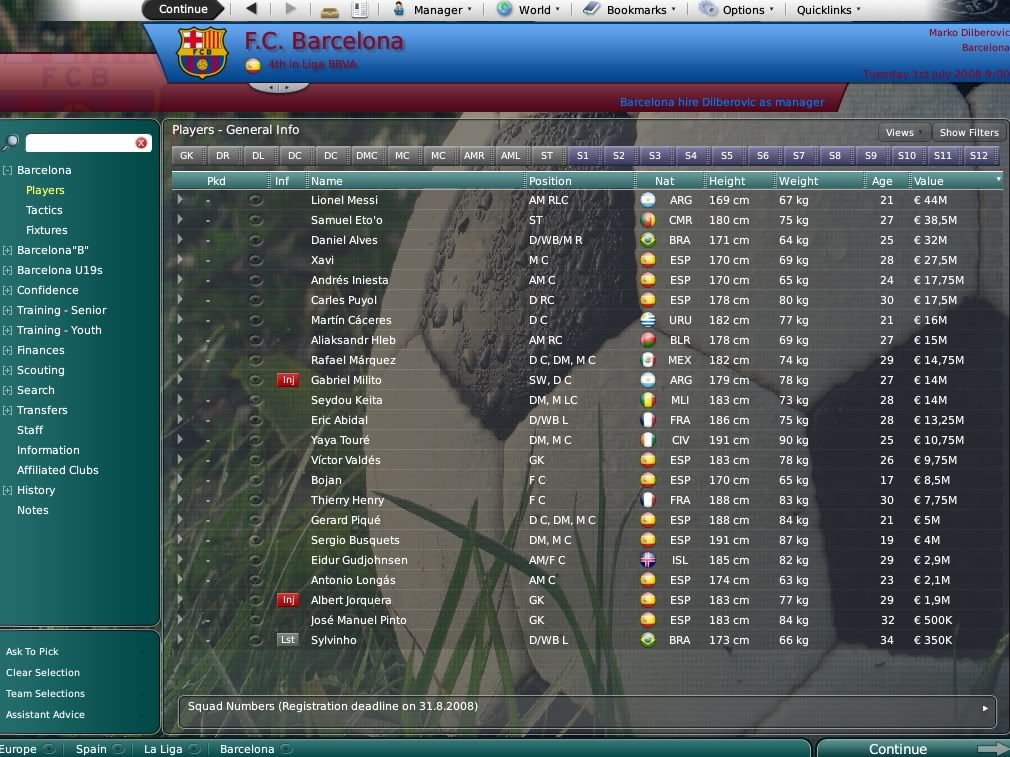Select Thierry Henry in the squad list
The width and height of the screenshot is (1010, 757).
(x=347, y=500)
